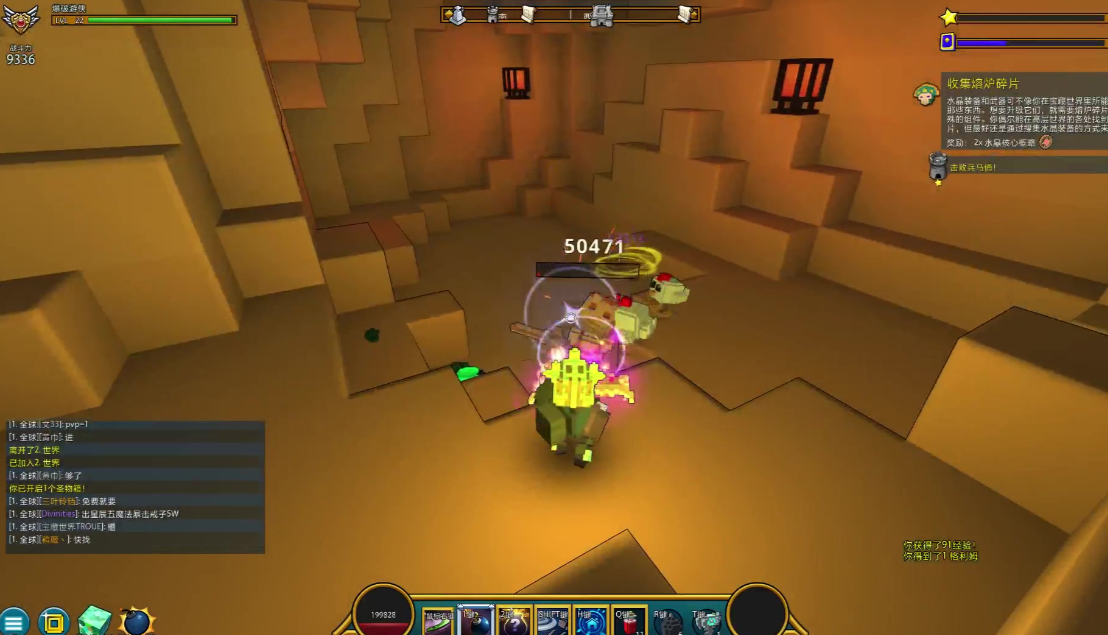Click the yellow star mastery icon
The width and height of the screenshot is (1108, 635).
coord(949,17)
